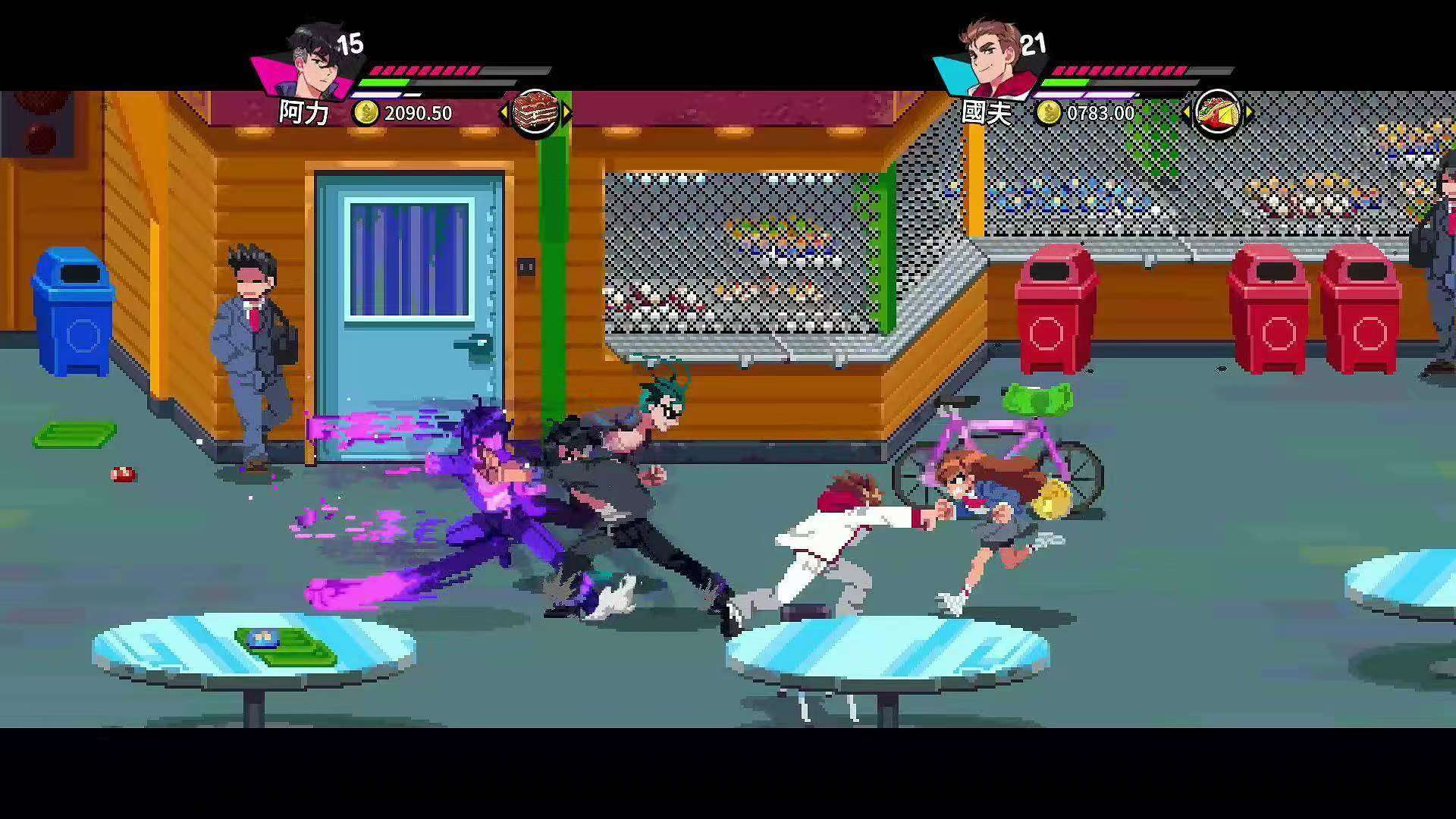Viewport: 1456px width, 819px height.
Task: Click the money total 2090.50
Action: (418, 114)
